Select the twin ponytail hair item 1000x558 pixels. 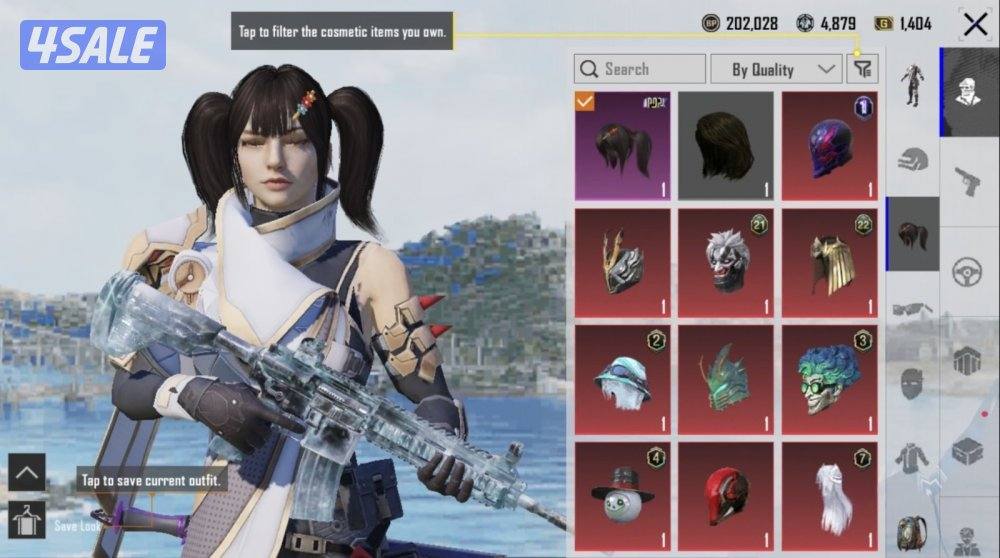pyautogui.click(x=623, y=145)
